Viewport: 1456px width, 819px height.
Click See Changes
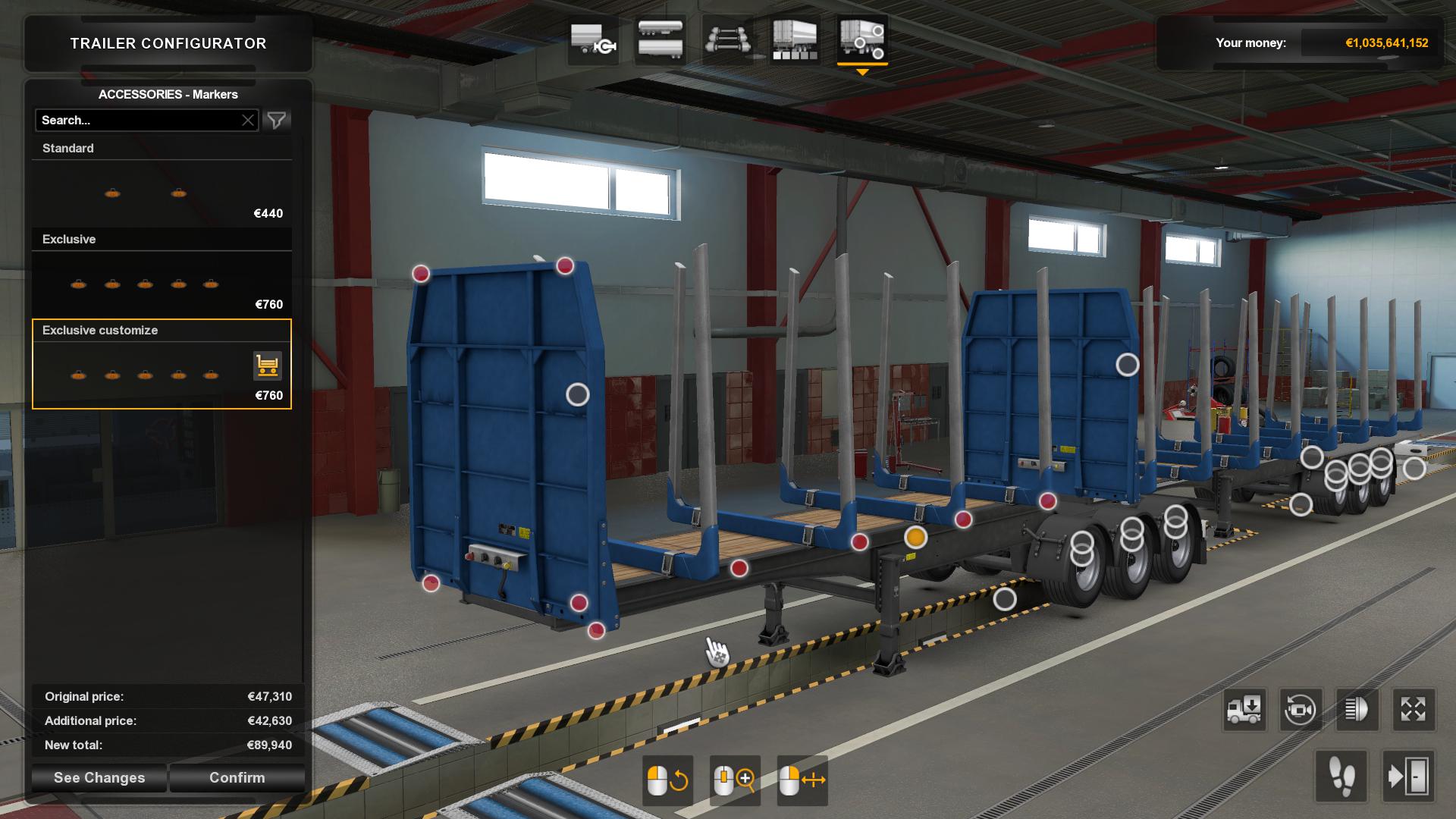98,777
